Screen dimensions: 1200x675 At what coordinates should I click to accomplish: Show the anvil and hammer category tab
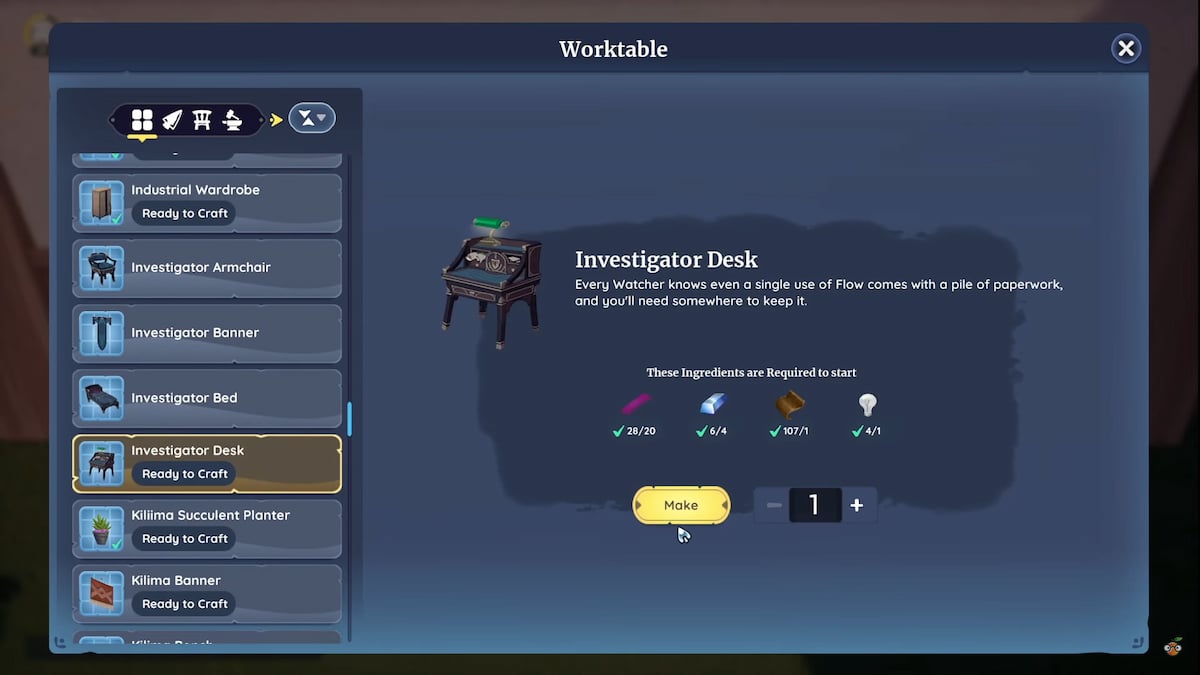233,120
